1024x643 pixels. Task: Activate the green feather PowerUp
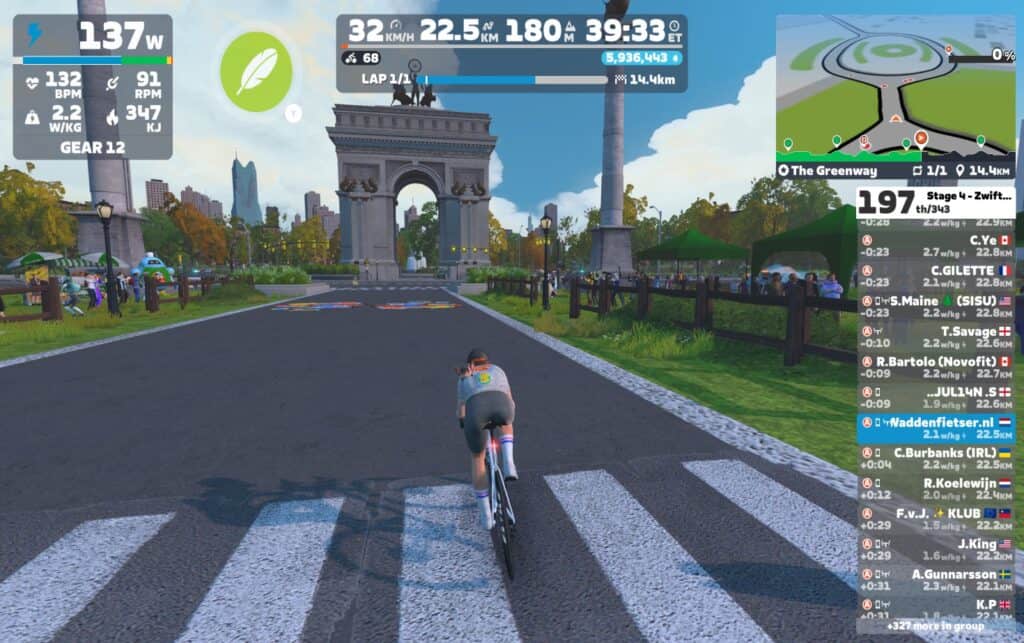(x=256, y=71)
